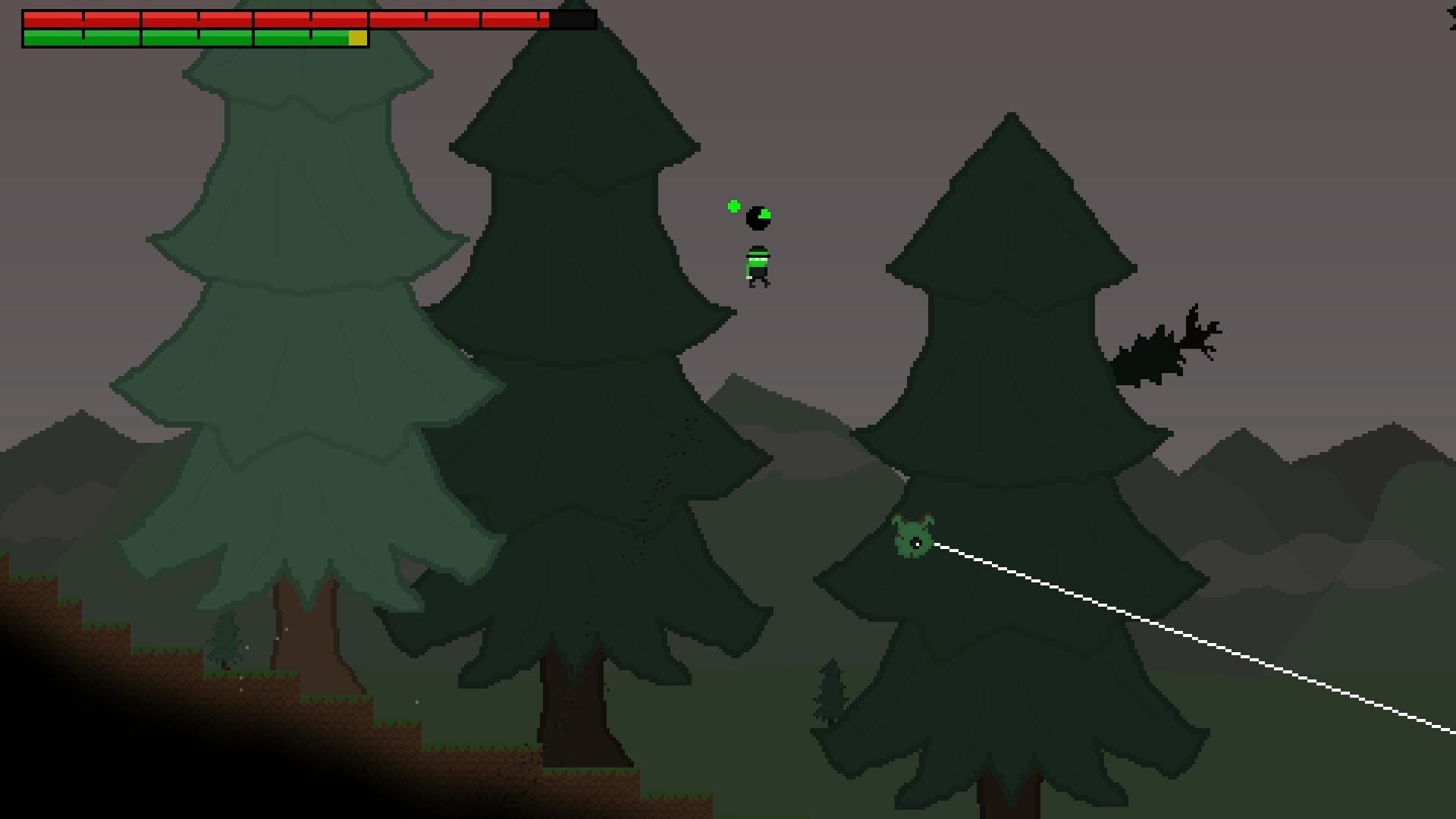Select the player character in green shirt
Screen dimensions: 1456x819
pyautogui.click(x=757, y=265)
